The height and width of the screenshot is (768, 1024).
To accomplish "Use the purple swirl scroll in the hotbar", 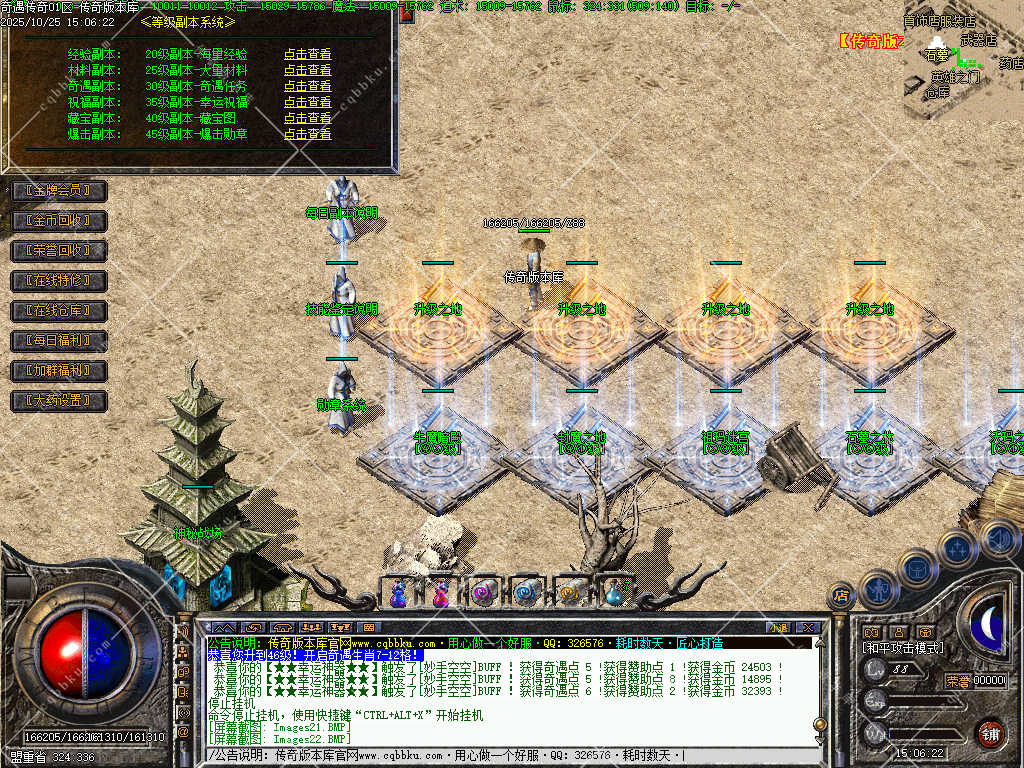I will coord(485,593).
